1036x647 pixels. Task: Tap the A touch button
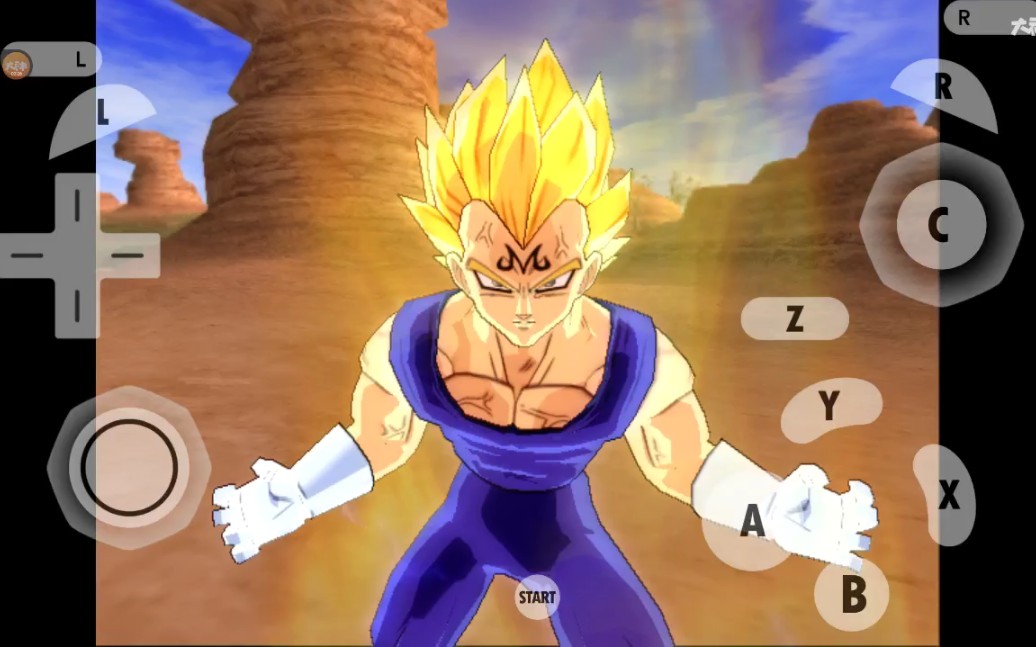click(750, 521)
